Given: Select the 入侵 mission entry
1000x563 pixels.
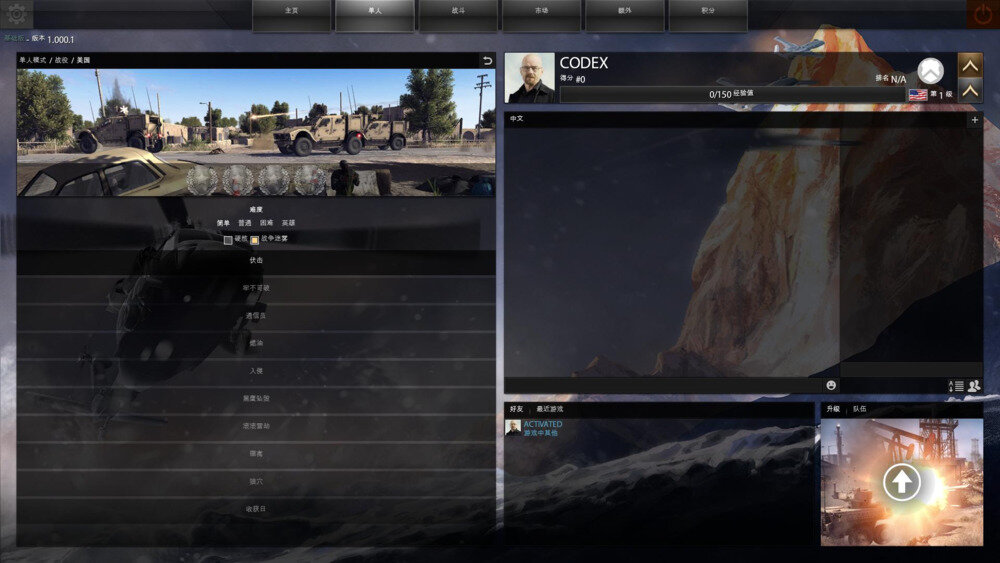Looking at the screenshot, I should [256, 371].
